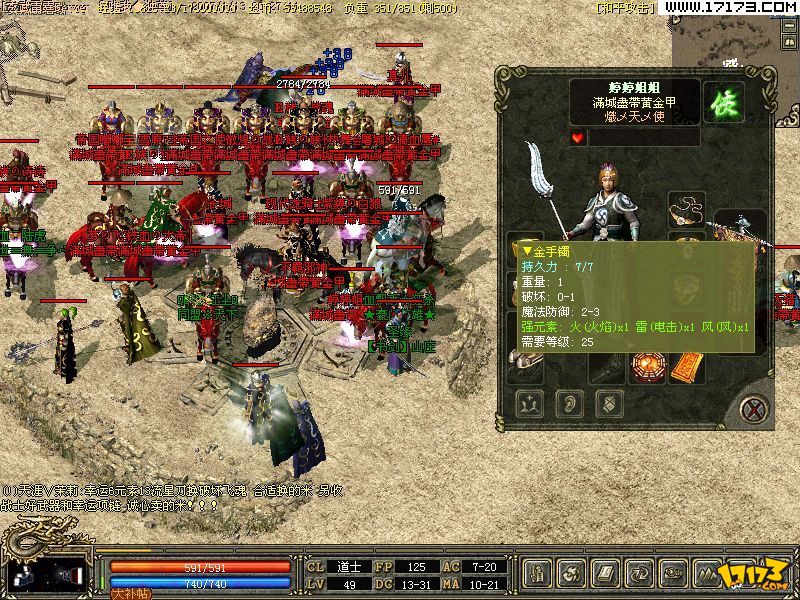The width and height of the screenshot is (800, 600).
Task: Click the 和平攻击 attack mode indicator
Action: [625, 7]
